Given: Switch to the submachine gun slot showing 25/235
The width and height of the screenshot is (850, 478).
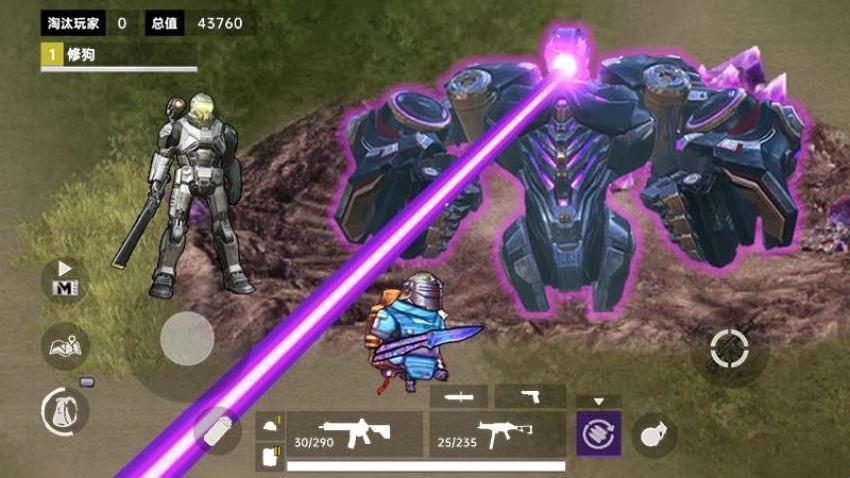Looking at the screenshot, I should (x=497, y=433).
